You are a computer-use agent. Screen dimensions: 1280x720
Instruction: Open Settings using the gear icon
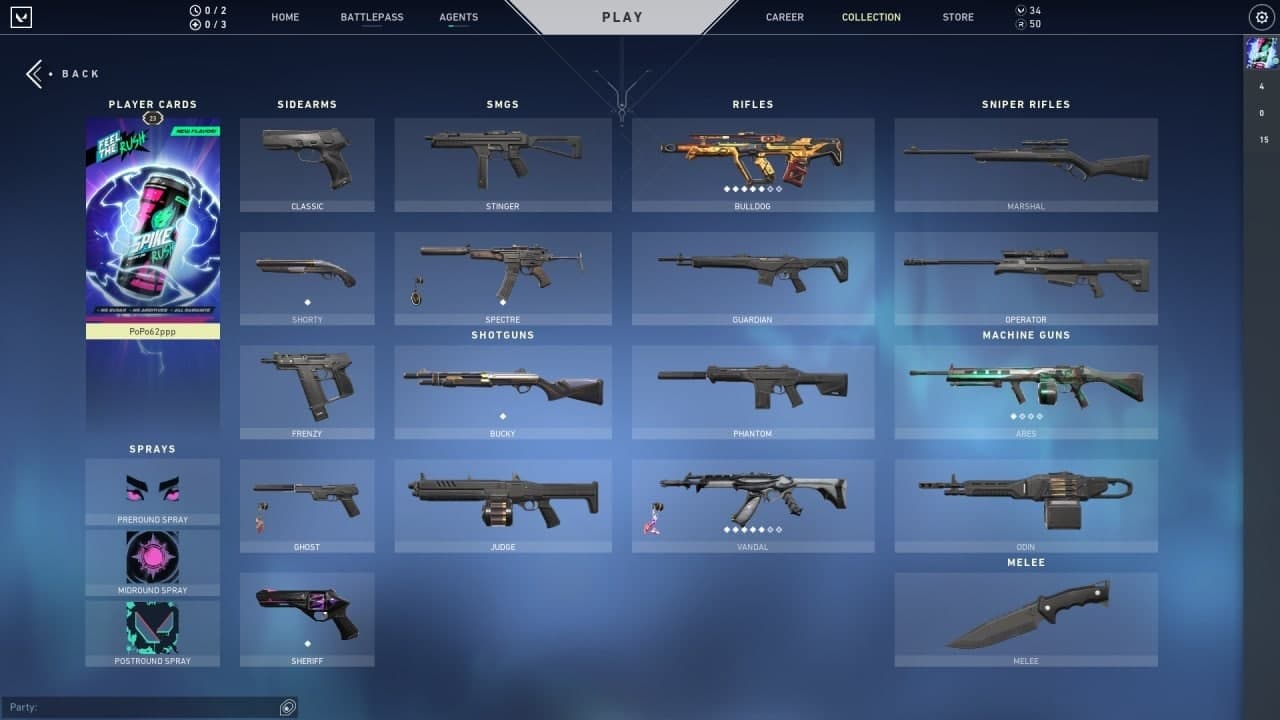pos(1261,17)
